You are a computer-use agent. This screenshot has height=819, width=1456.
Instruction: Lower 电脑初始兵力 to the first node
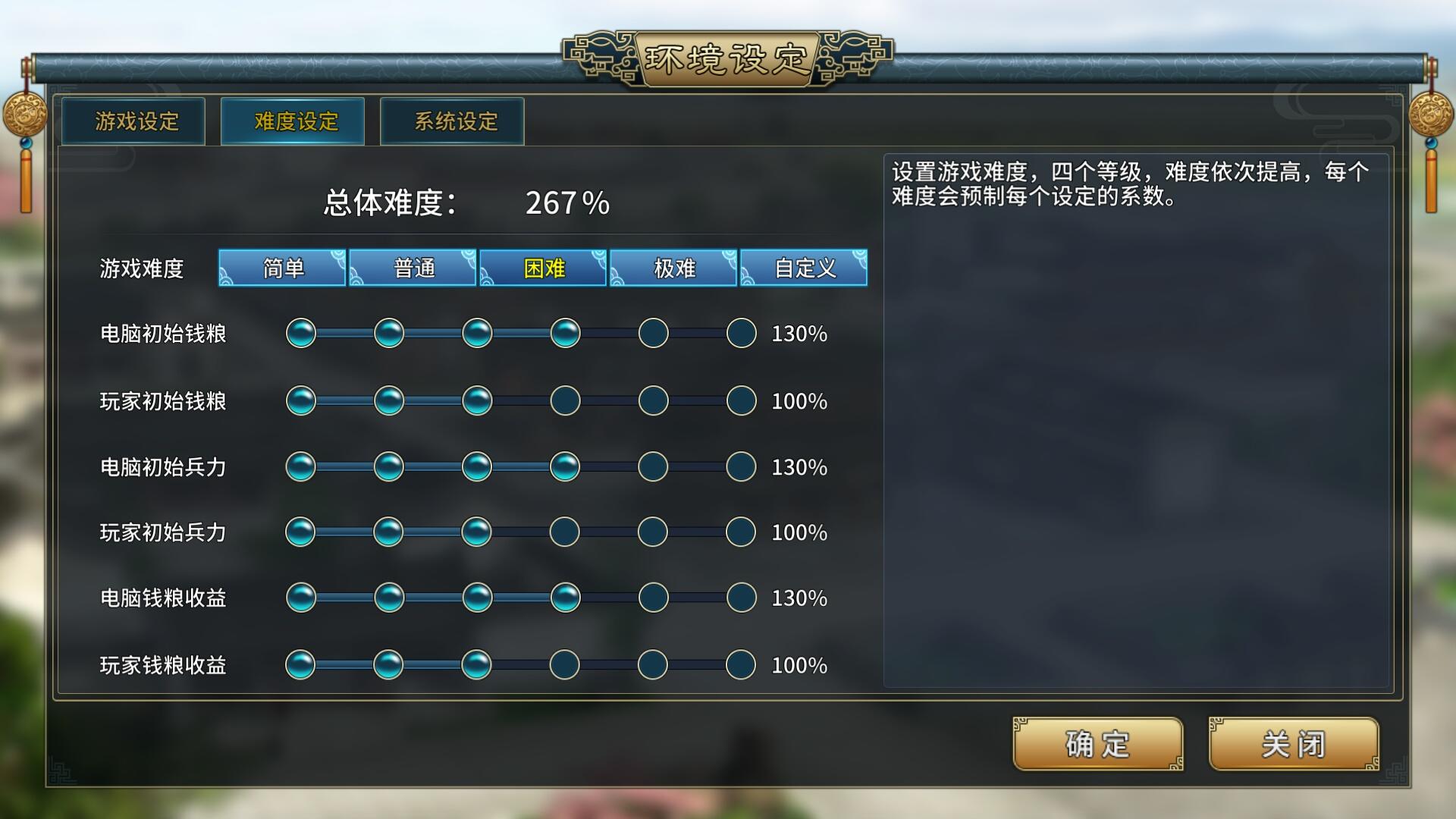(x=303, y=466)
